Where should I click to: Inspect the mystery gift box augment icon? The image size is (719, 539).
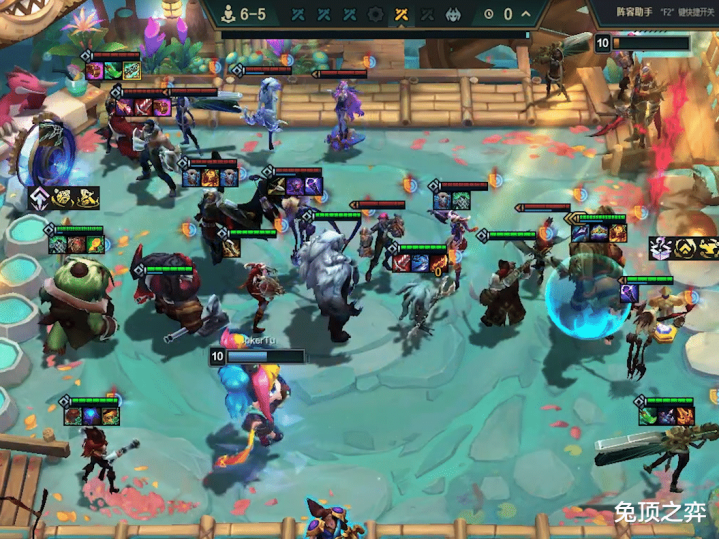661,248
